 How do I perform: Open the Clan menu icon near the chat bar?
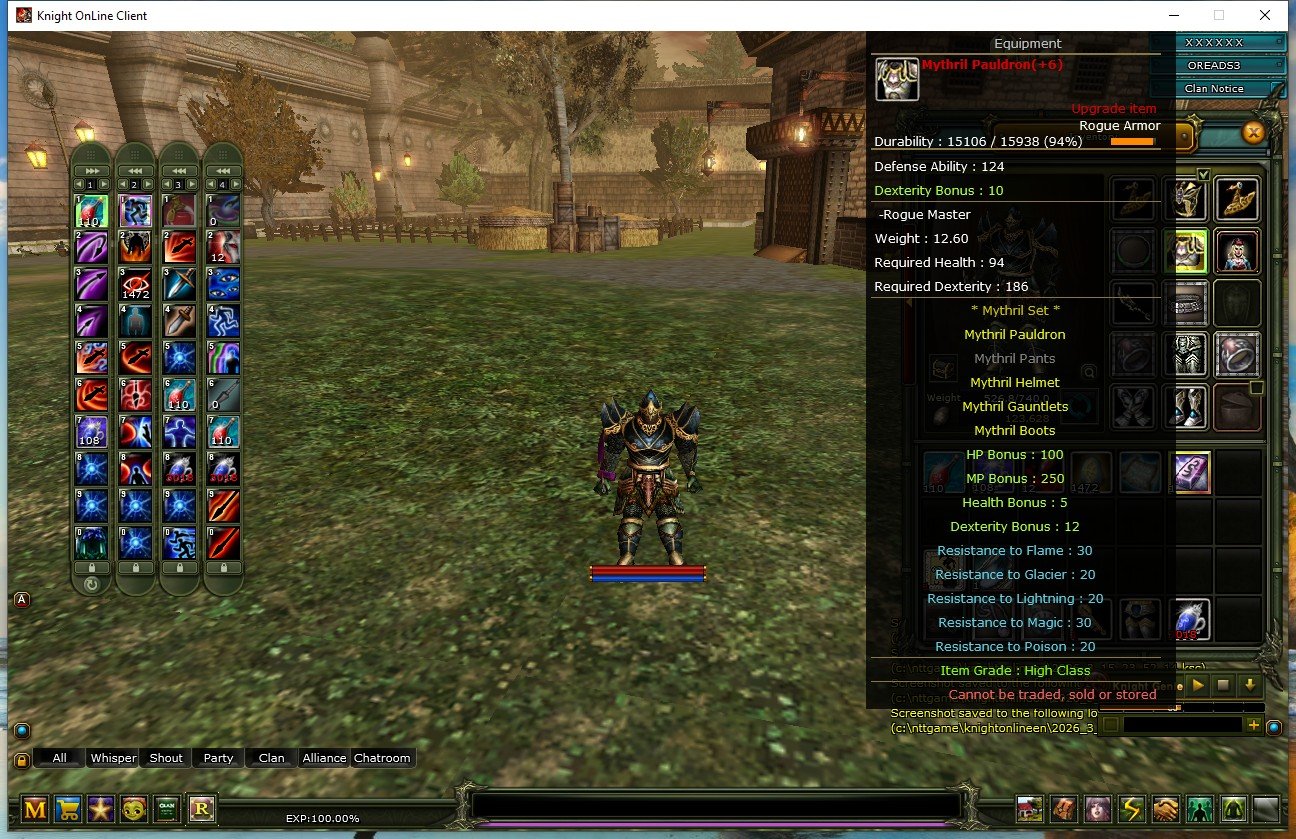(167, 807)
